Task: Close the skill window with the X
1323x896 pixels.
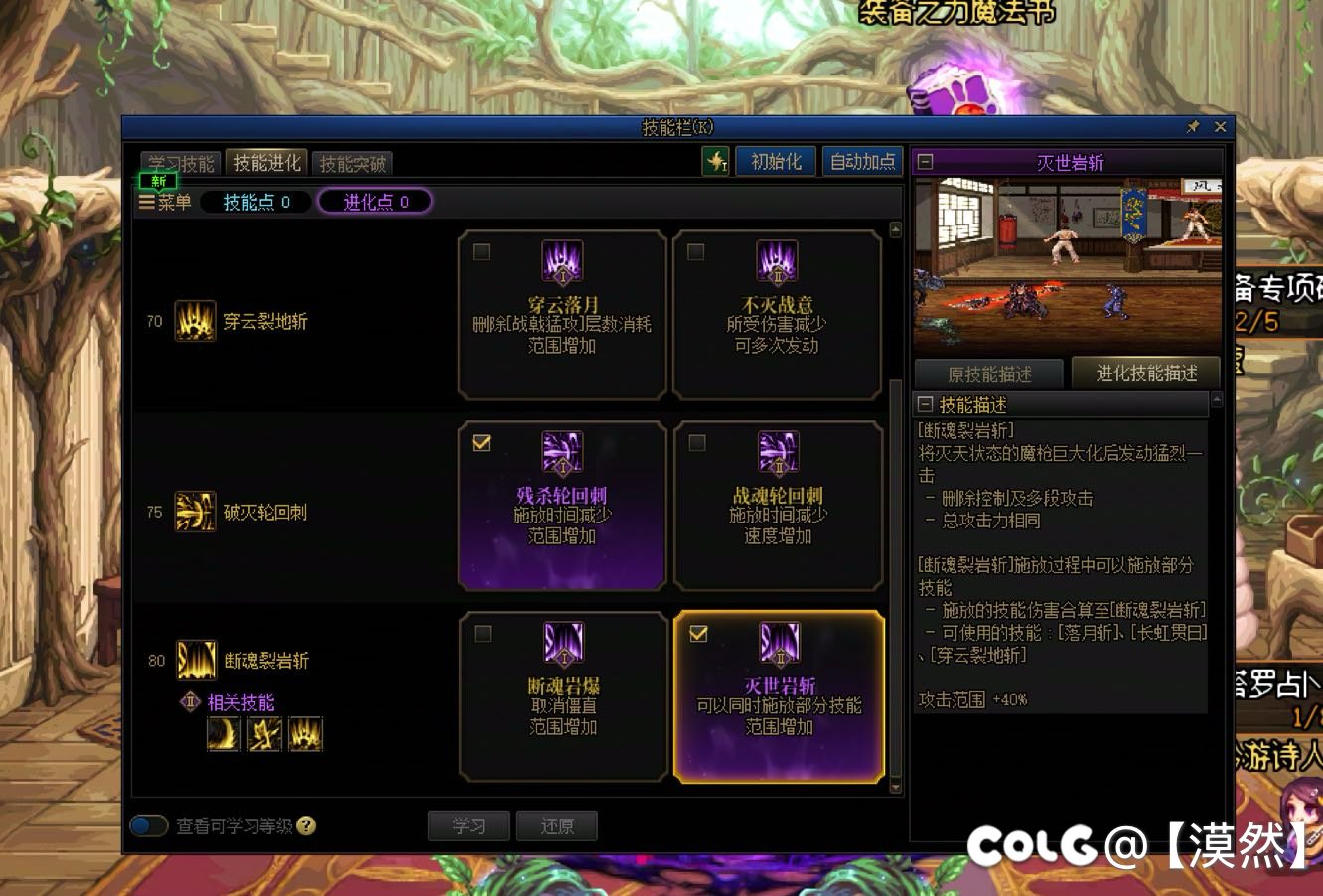Action: coord(1220,127)
